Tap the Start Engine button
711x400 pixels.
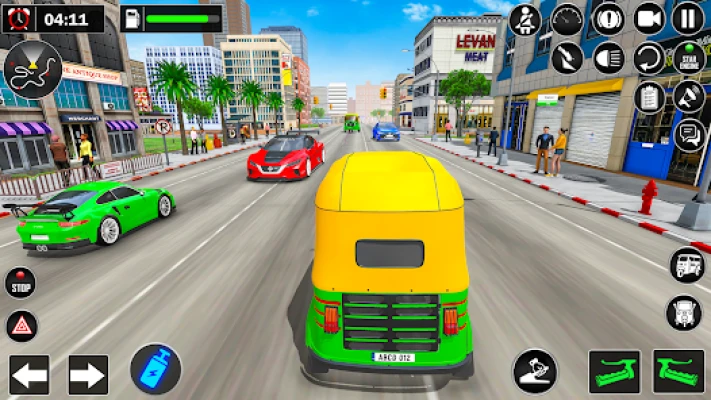tap(688, 57)
